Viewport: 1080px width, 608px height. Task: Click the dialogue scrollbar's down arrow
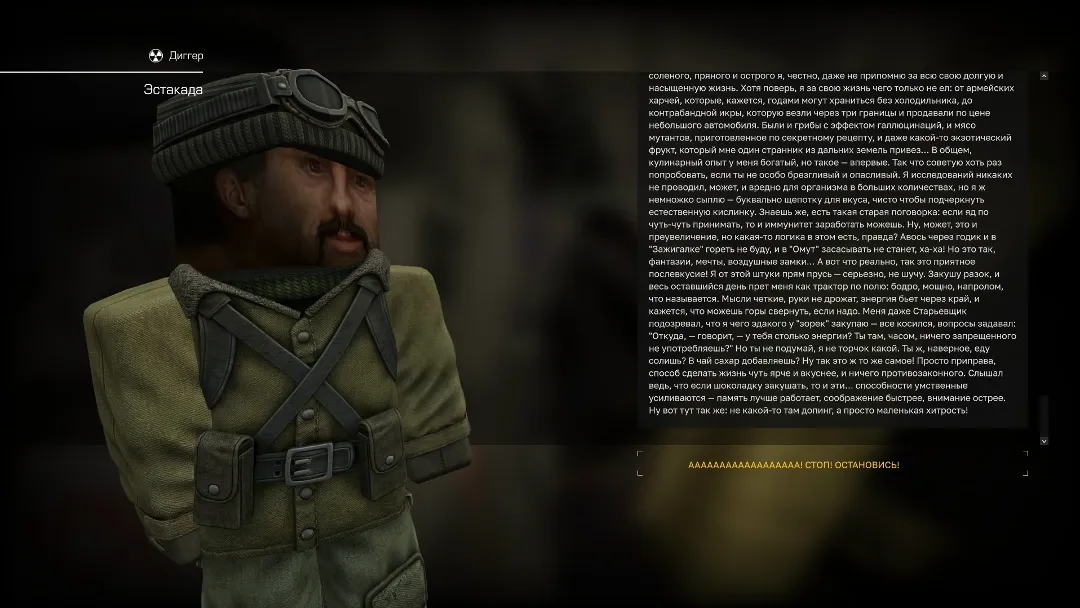pos(1044,440)
